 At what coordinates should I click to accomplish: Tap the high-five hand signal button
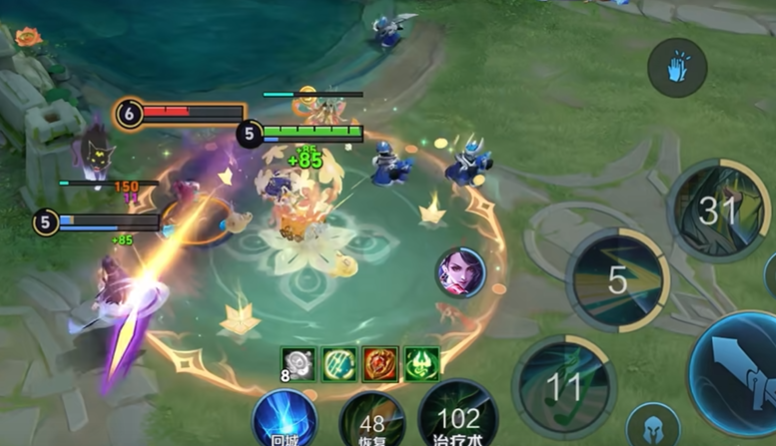pyautogui.click(x=677, y=68)
